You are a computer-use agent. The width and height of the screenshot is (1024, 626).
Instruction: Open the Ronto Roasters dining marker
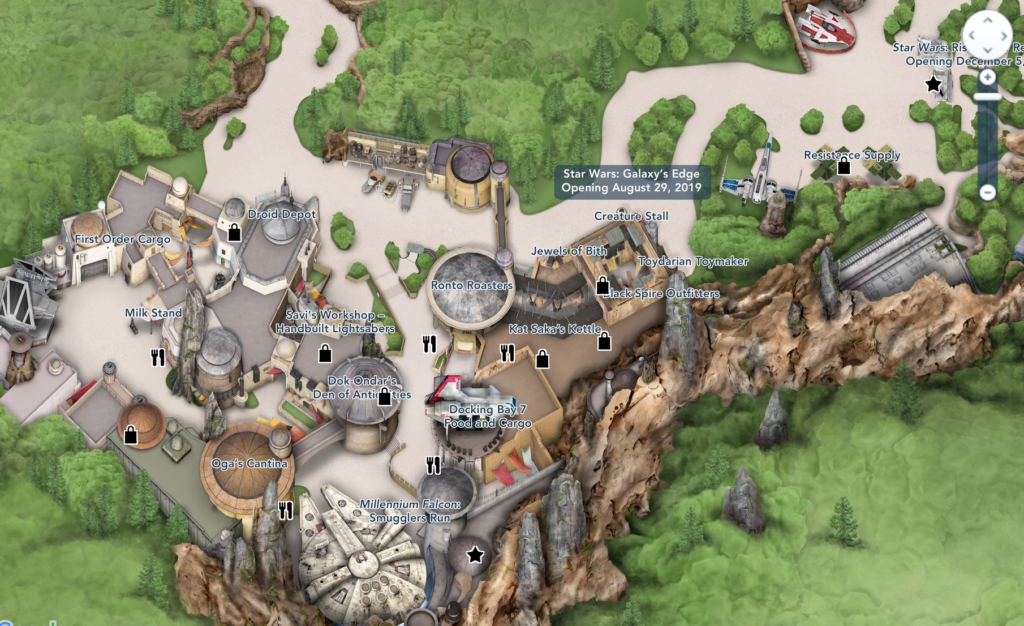click(430, 344)
